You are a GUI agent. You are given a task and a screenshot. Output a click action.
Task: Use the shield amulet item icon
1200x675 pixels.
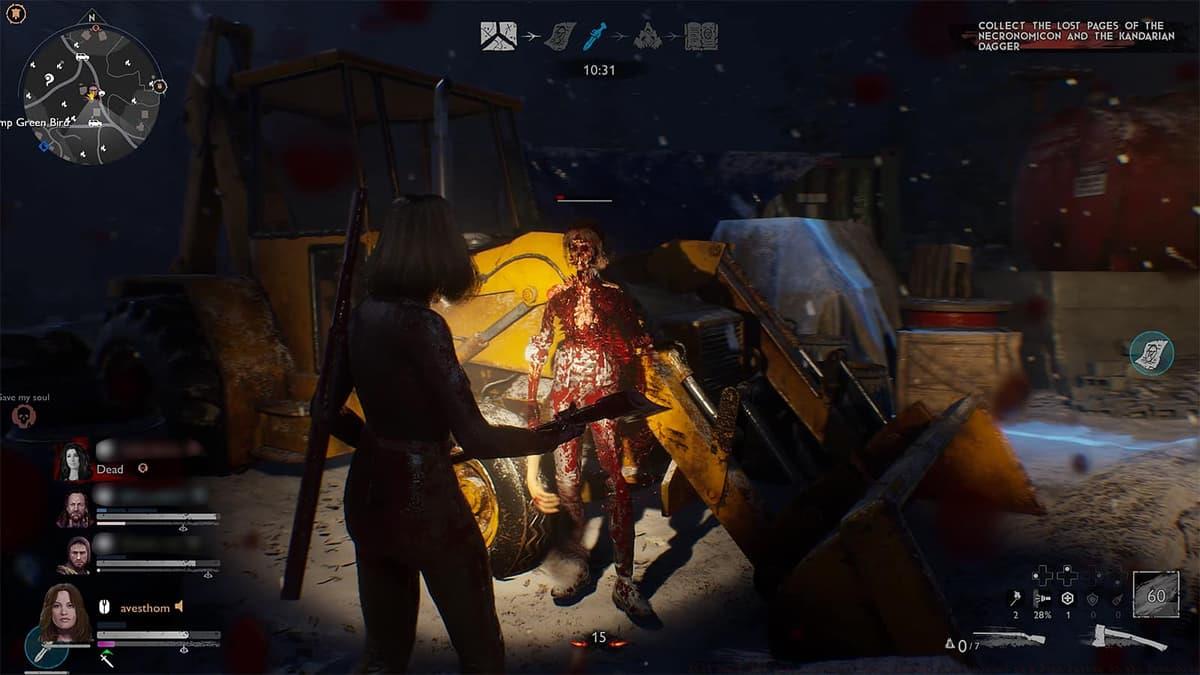(1068, 598)
